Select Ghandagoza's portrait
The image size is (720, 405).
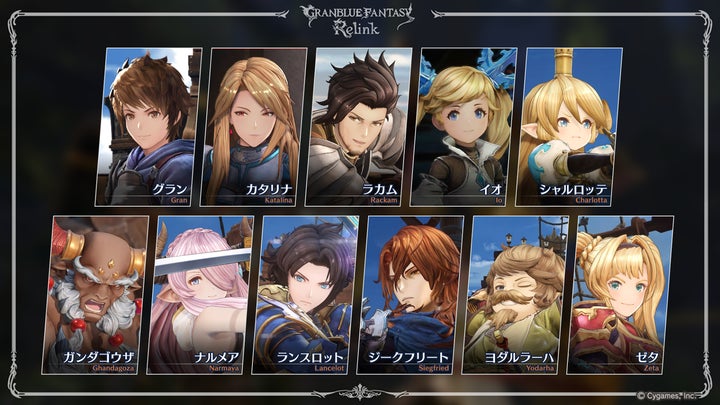[100, 295]
